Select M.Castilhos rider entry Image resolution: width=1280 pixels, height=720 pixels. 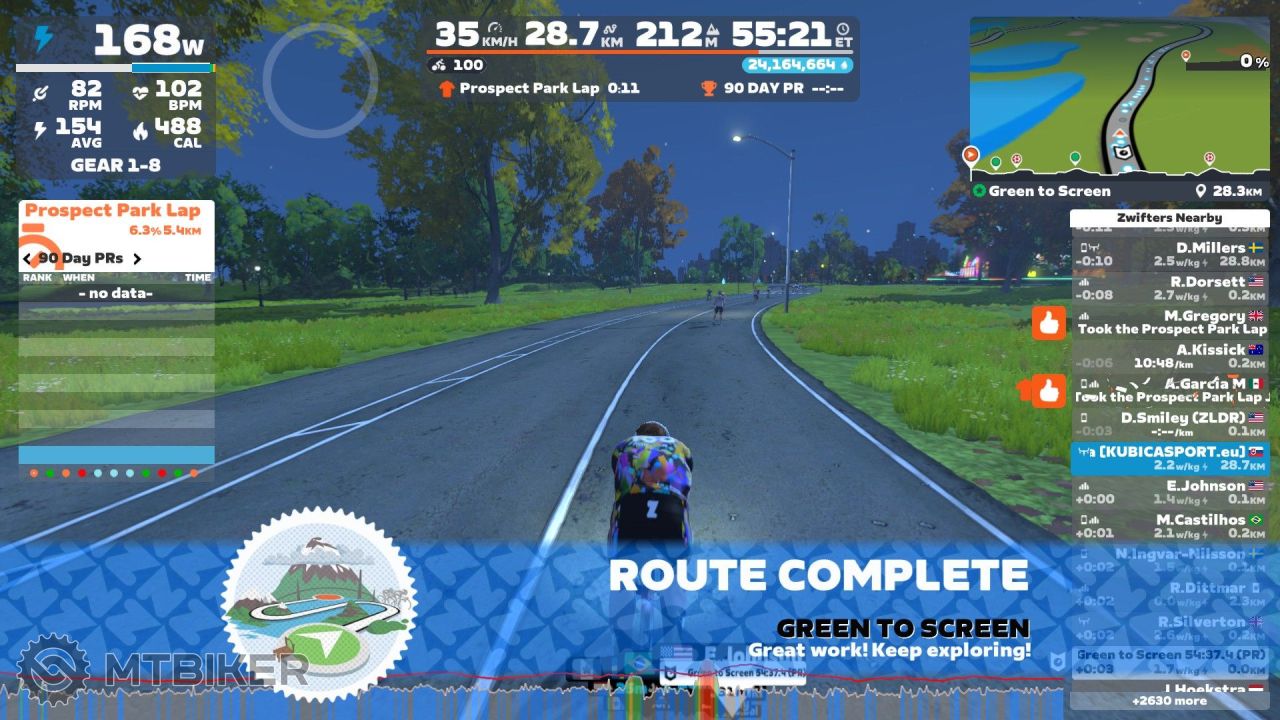(1170, 526)
